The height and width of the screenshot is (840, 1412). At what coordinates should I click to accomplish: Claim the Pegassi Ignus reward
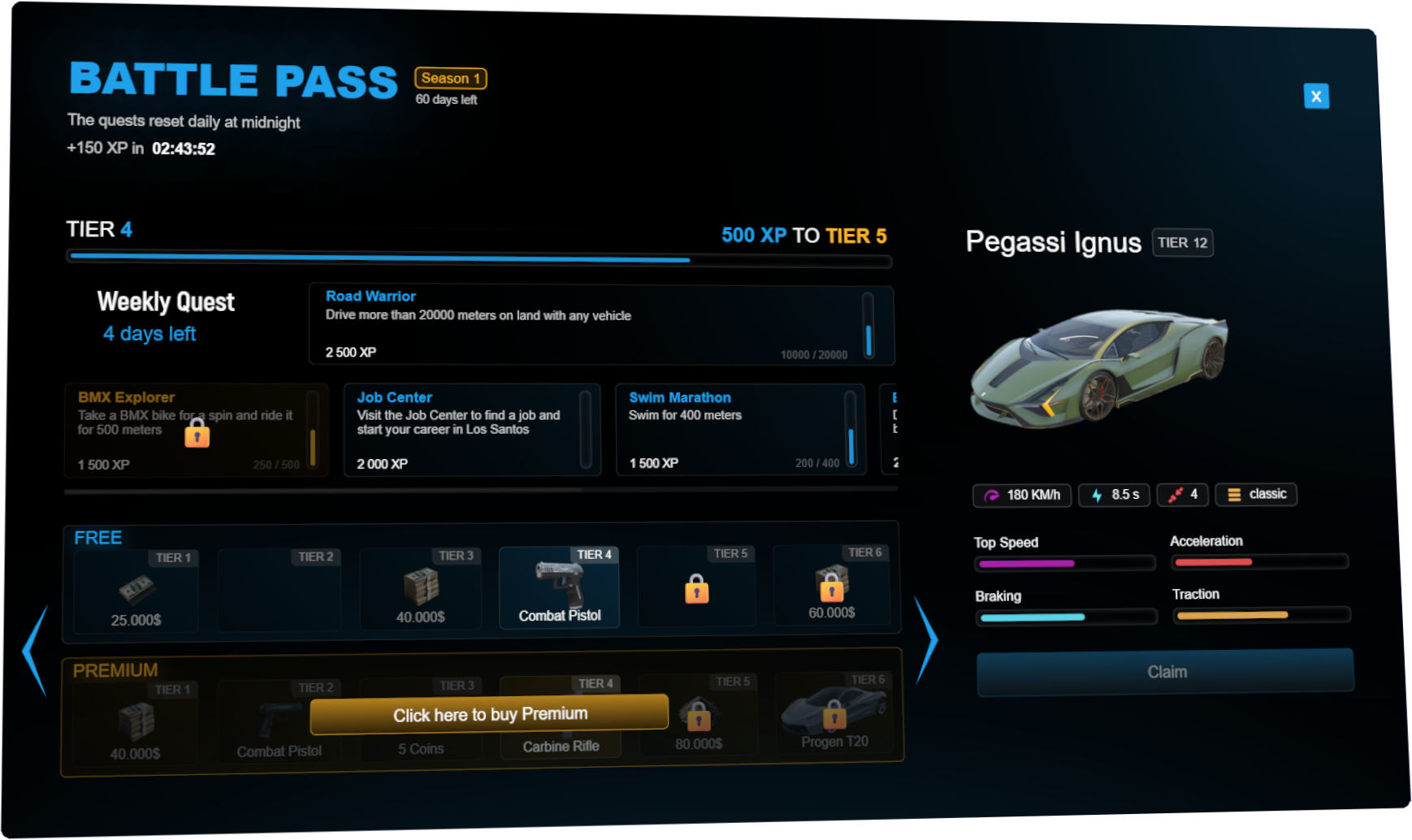(1165, 672)
